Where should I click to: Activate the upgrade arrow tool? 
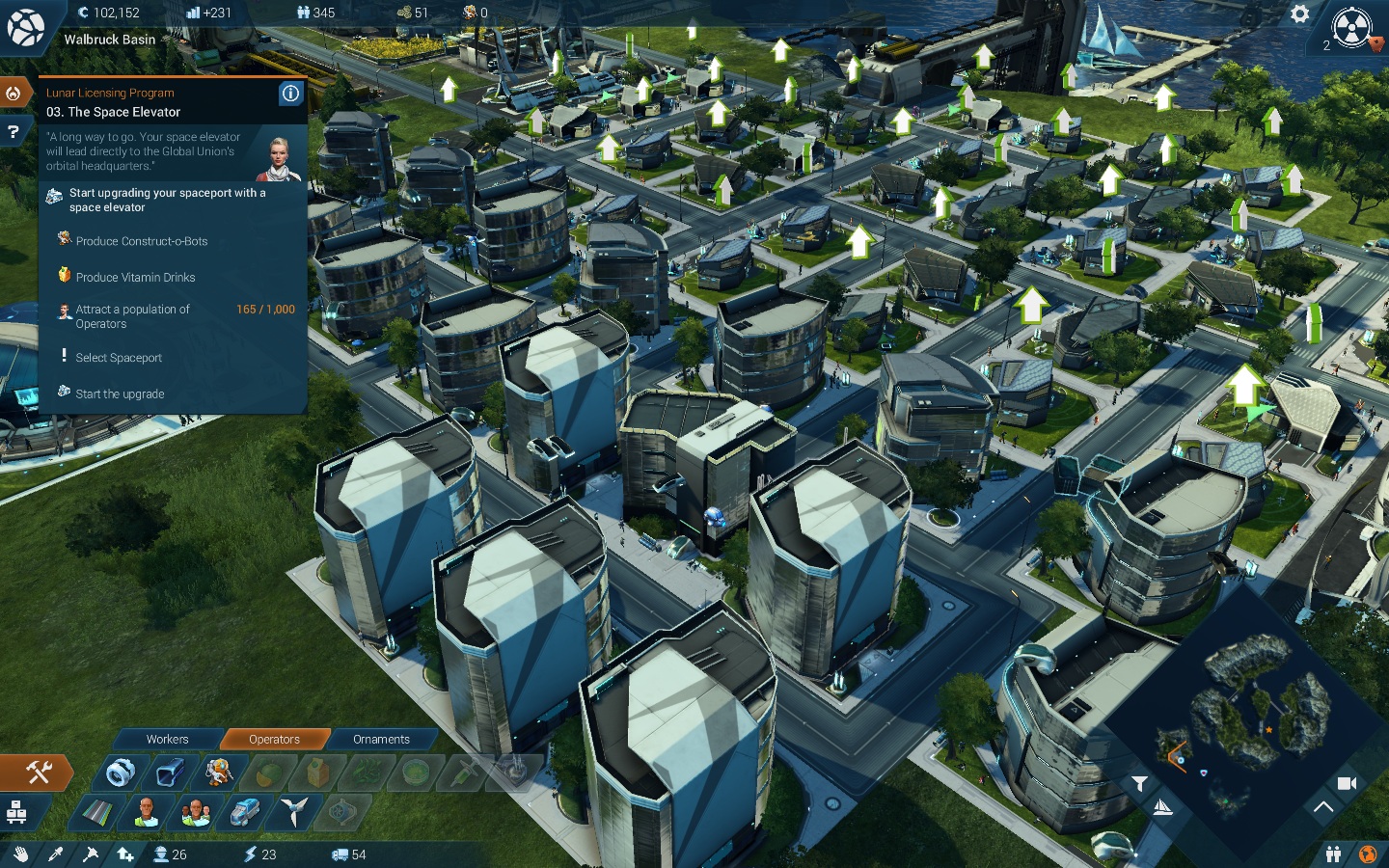click(124, 854)
